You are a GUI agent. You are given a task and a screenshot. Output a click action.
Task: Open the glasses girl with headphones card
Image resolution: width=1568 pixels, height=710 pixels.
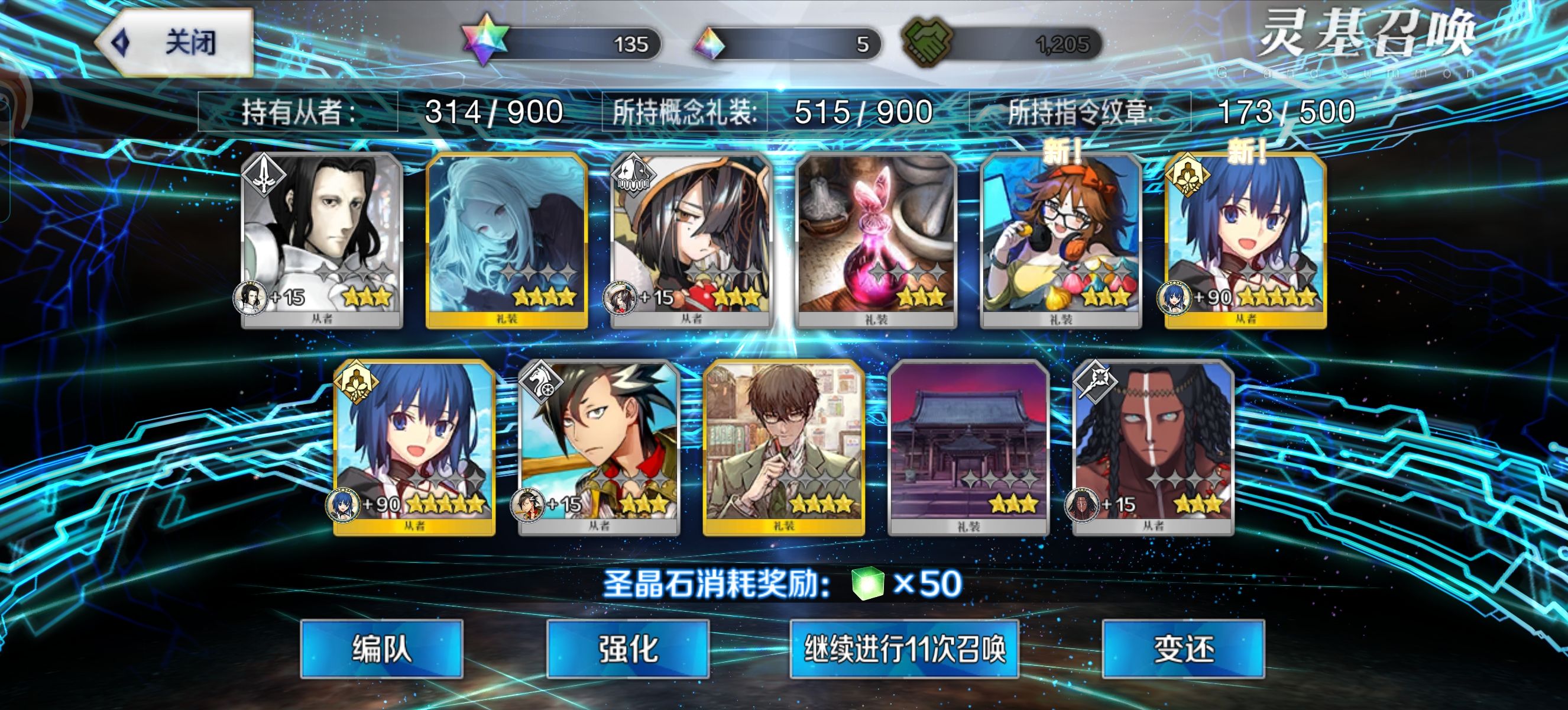1060,240
